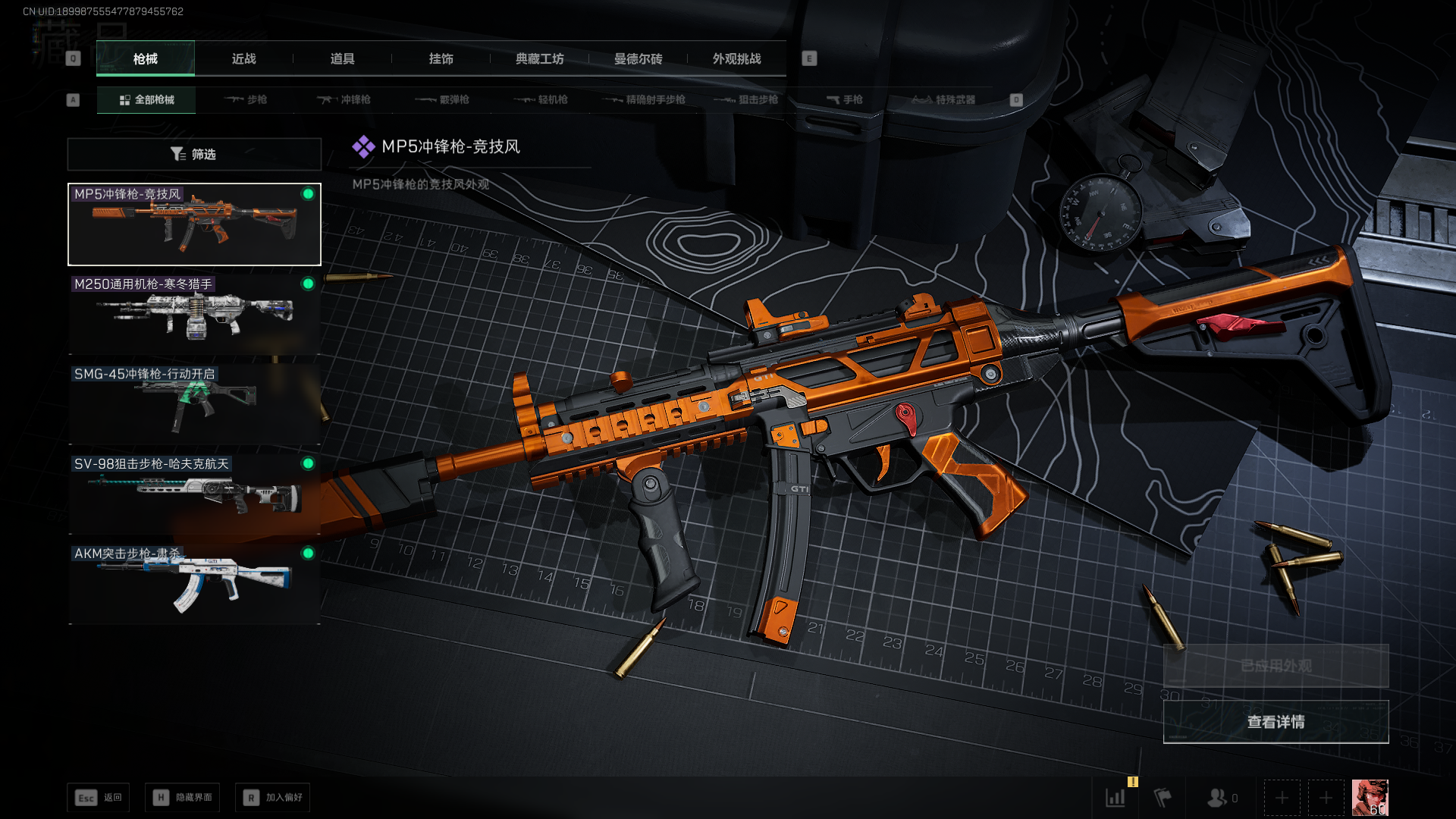
Task: Click the 查看详情 view details button
Action: (1276, 722)
